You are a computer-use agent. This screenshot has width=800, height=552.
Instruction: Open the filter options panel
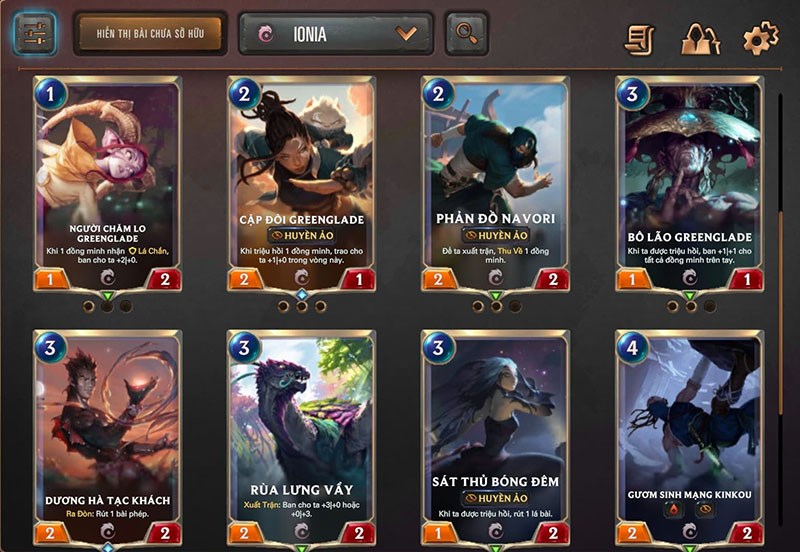34,33
